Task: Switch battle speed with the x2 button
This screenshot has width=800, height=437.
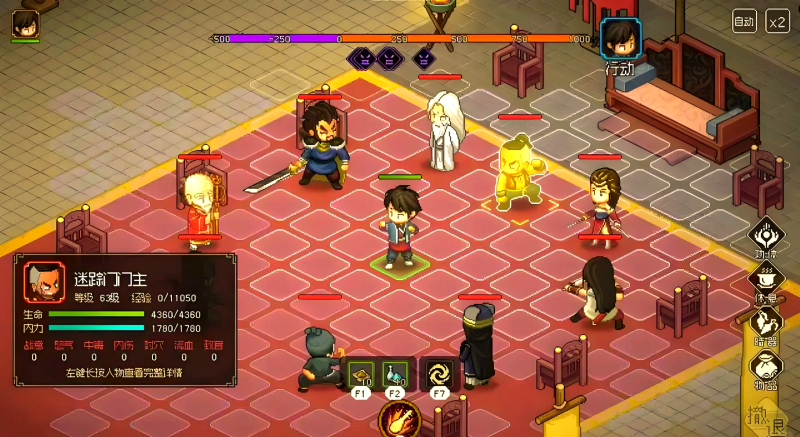Action: tap(777, 20)
